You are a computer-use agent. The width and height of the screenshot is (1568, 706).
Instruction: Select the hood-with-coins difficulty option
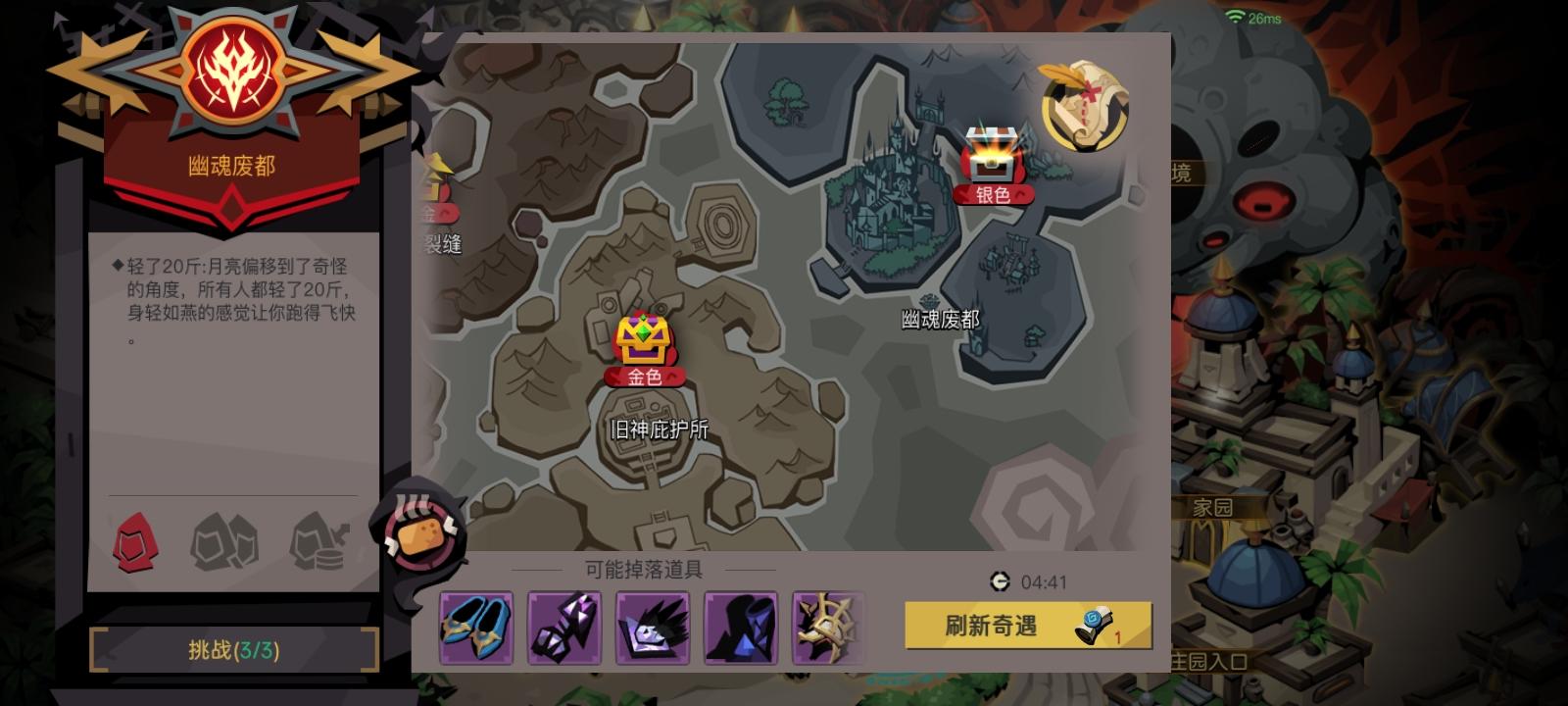click(318, 541)
